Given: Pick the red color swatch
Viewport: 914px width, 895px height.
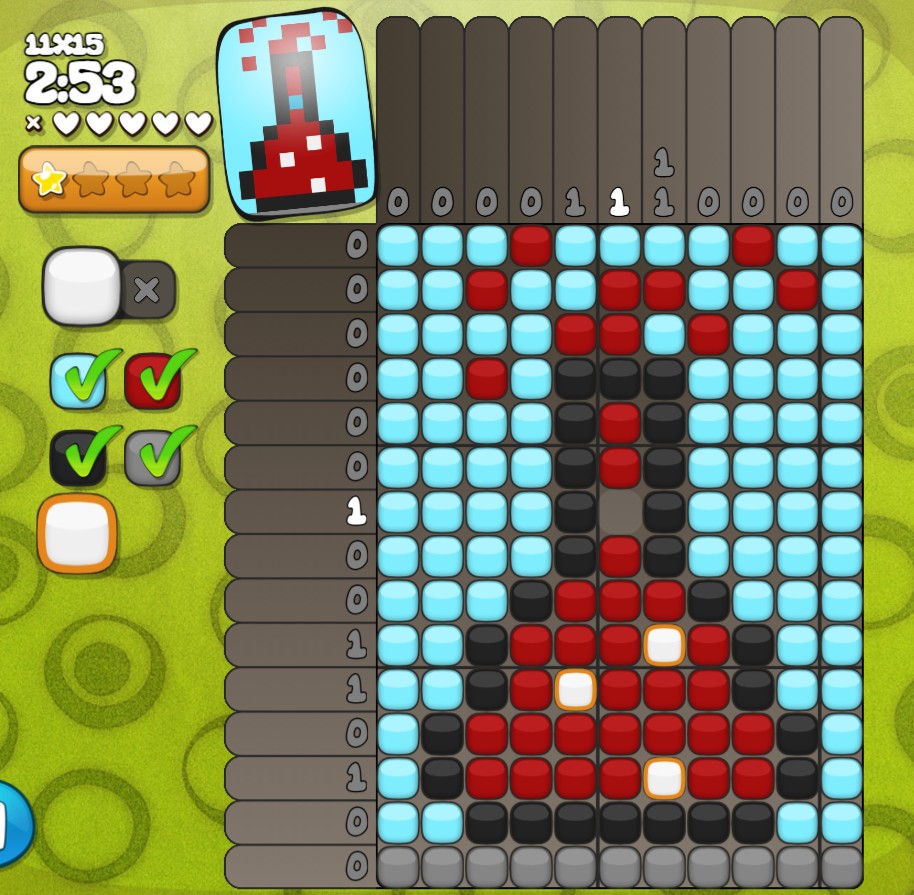Looking at the screenshot, I should 152,381.
